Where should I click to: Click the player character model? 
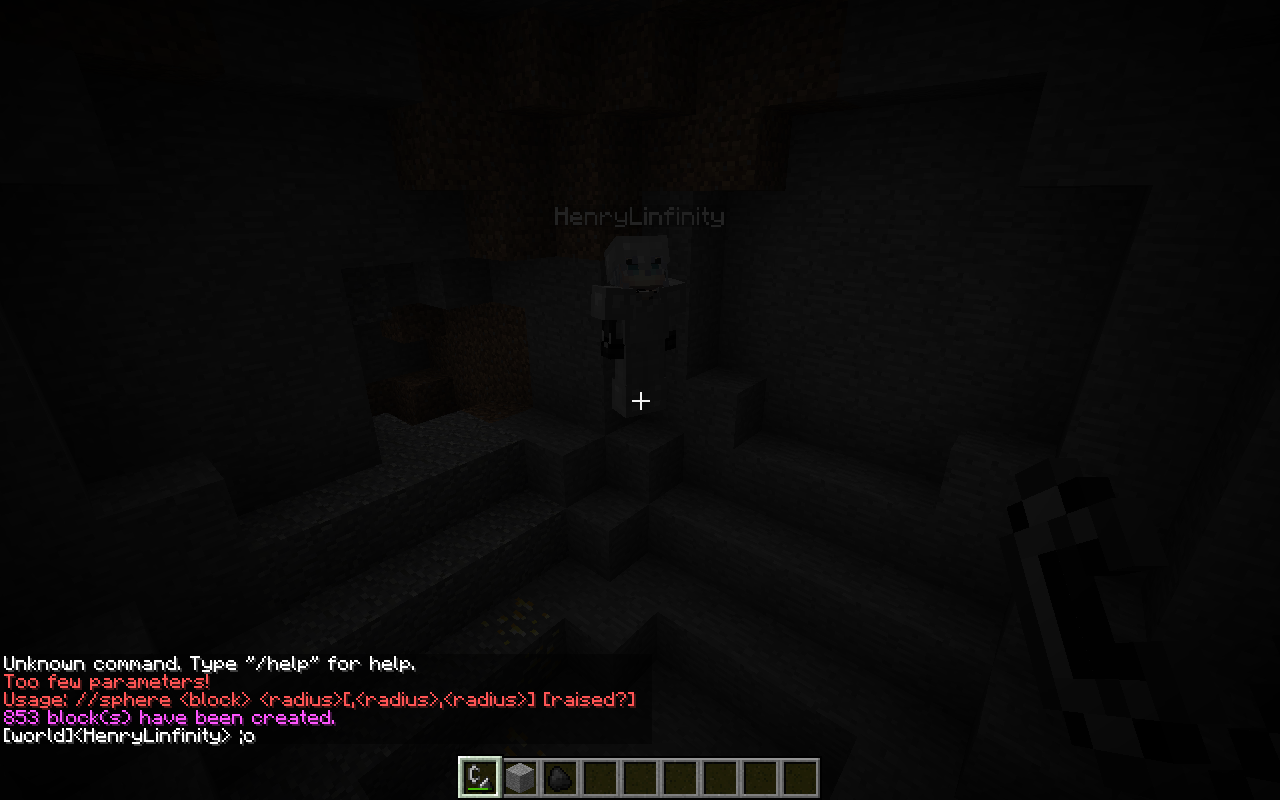coord(640,320)
